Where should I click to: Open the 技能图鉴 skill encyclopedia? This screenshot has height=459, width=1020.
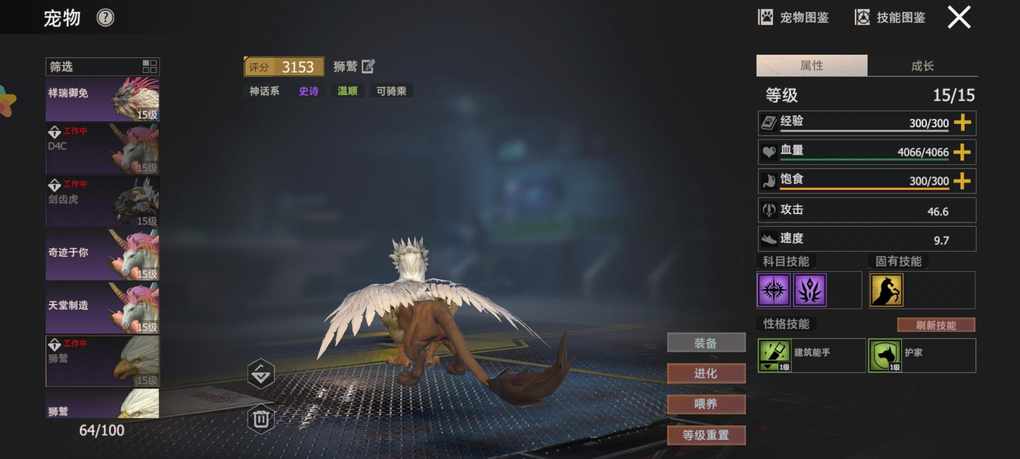pyautogui.click(x=889, y=17)
